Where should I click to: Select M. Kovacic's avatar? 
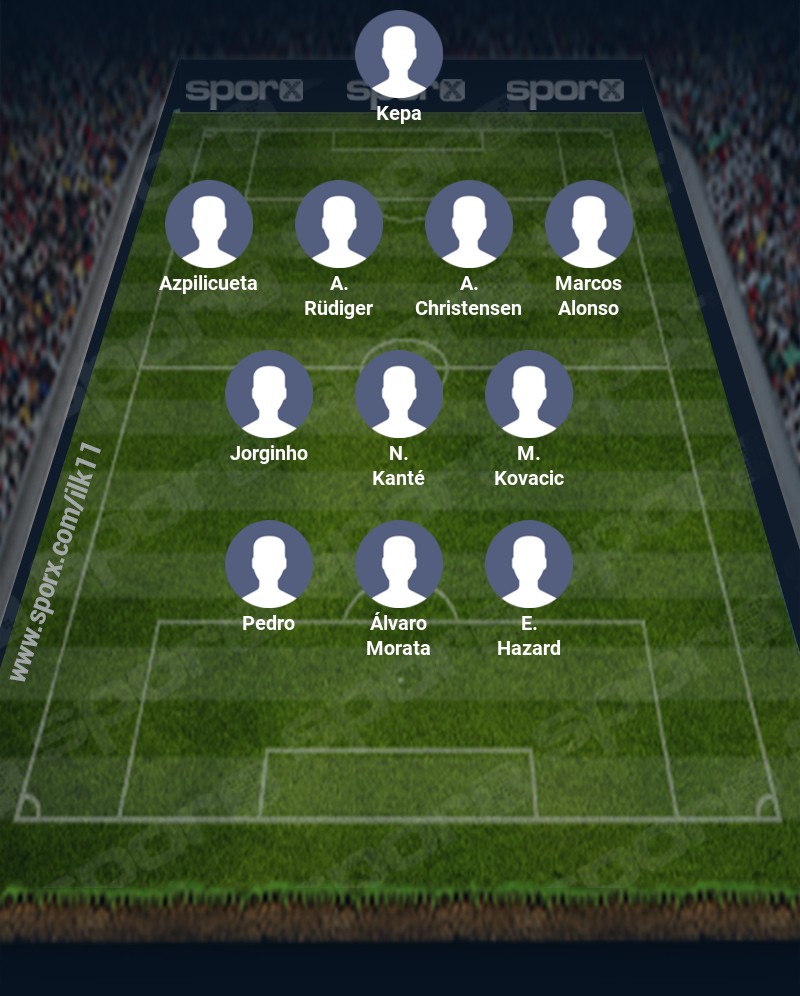(x=529, y=394)
